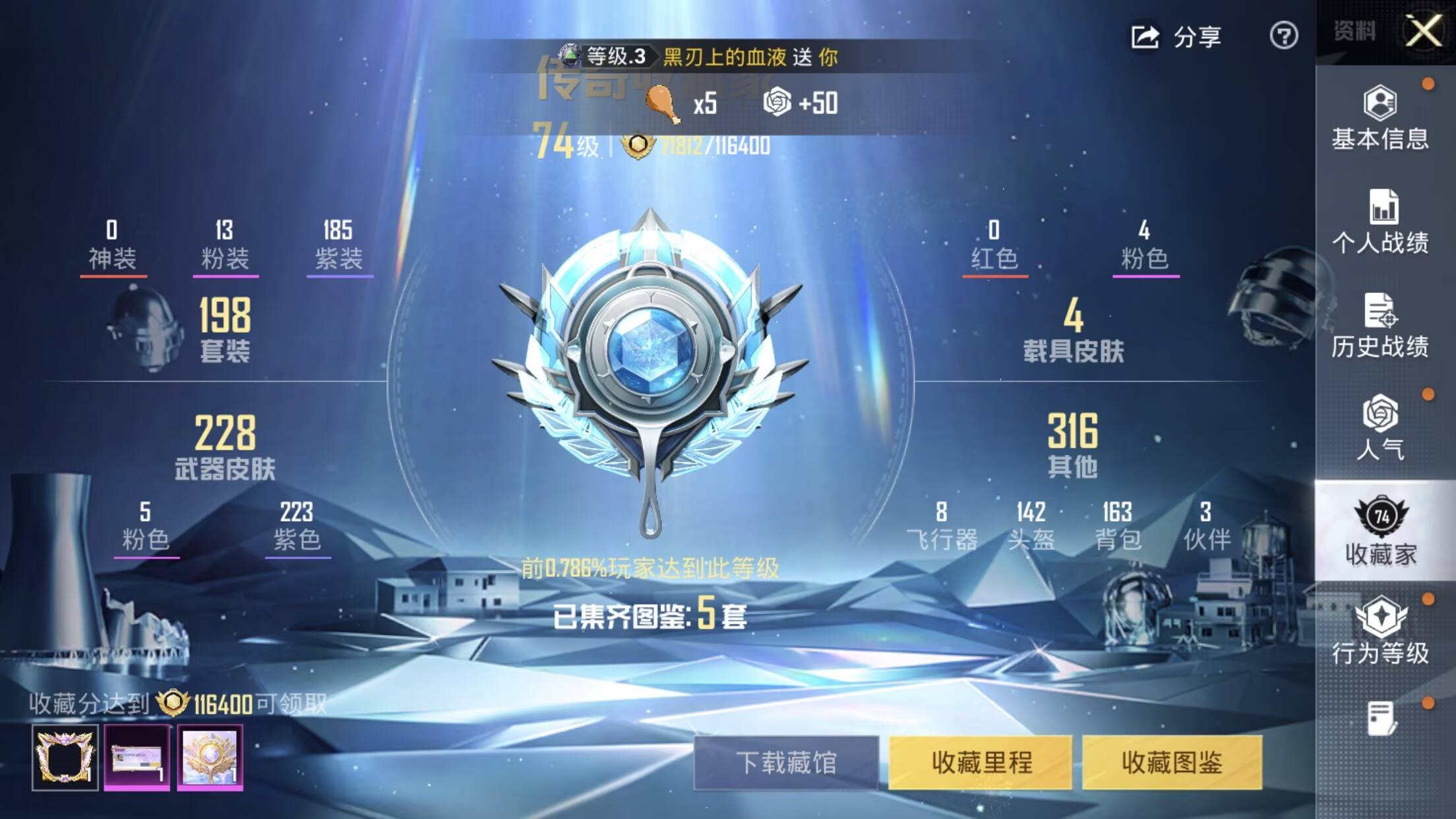Select the 历史战绩 tab
This screenshot has width=1456, height=819.
[x=1380, y=326]
